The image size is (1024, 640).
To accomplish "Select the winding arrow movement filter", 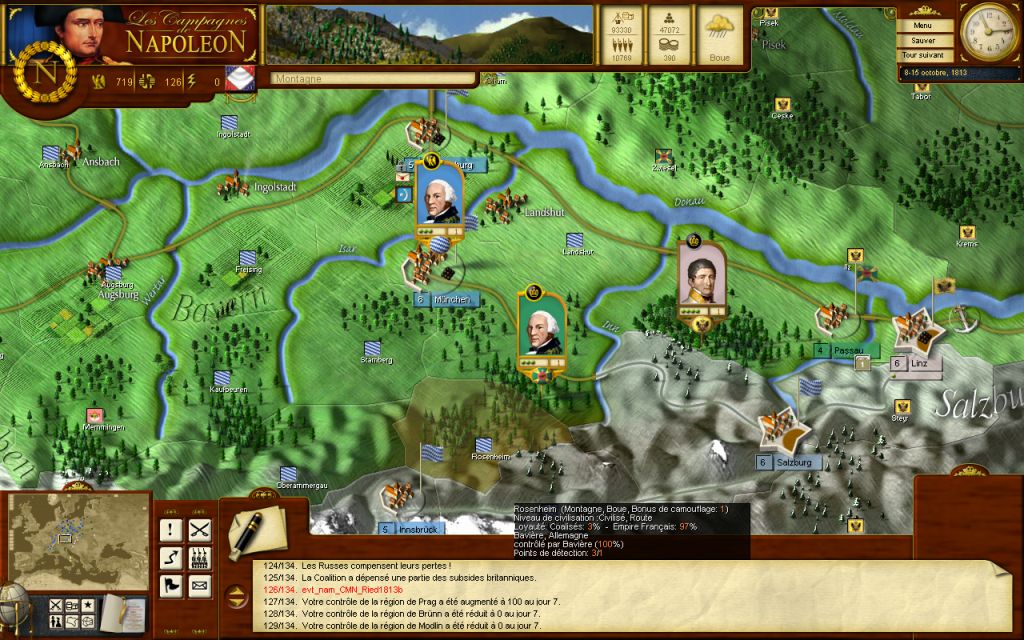I will pyautogui.click(x=171, y=558).
